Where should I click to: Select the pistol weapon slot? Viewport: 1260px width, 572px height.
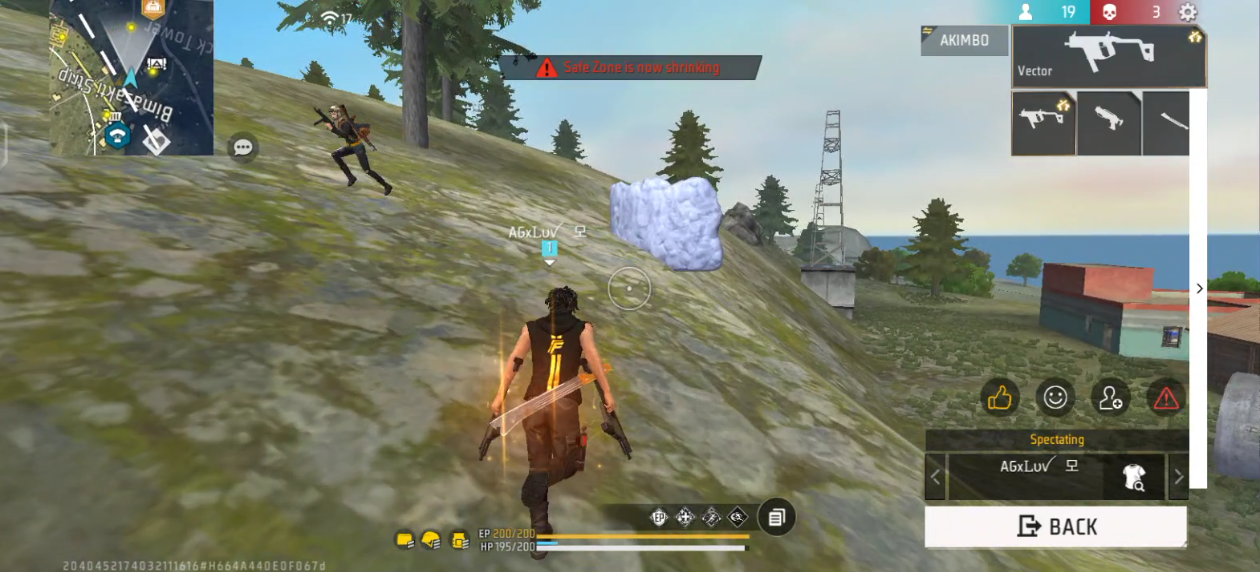pos(1108,122)
